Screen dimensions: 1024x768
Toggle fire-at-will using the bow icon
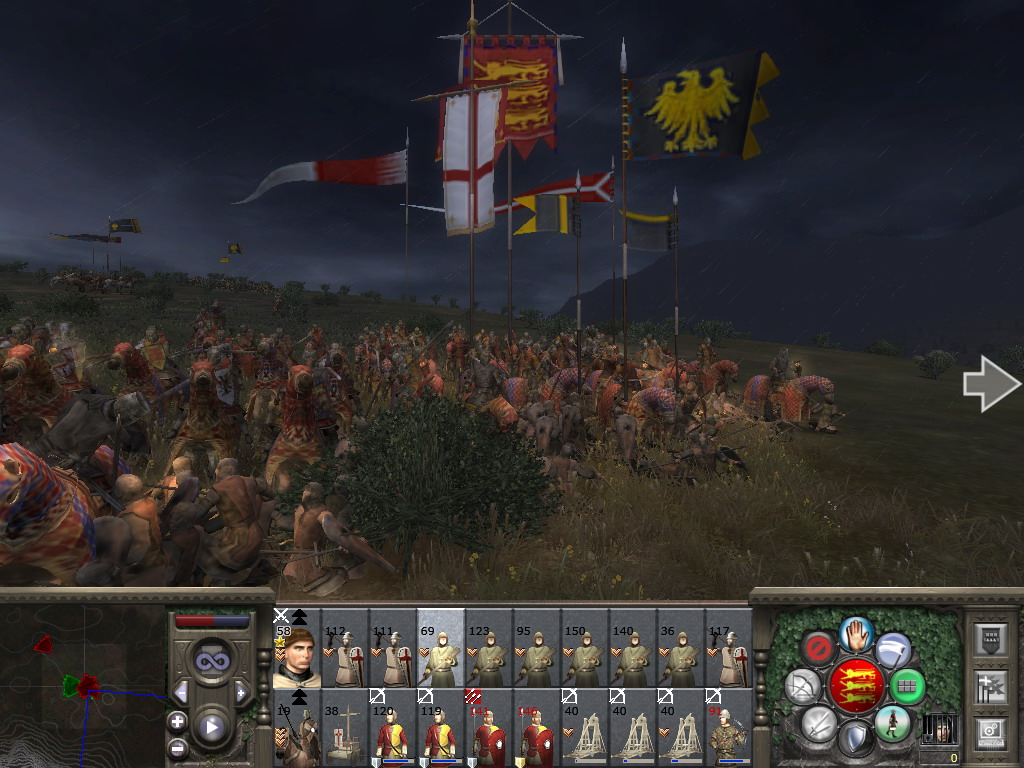802,686
